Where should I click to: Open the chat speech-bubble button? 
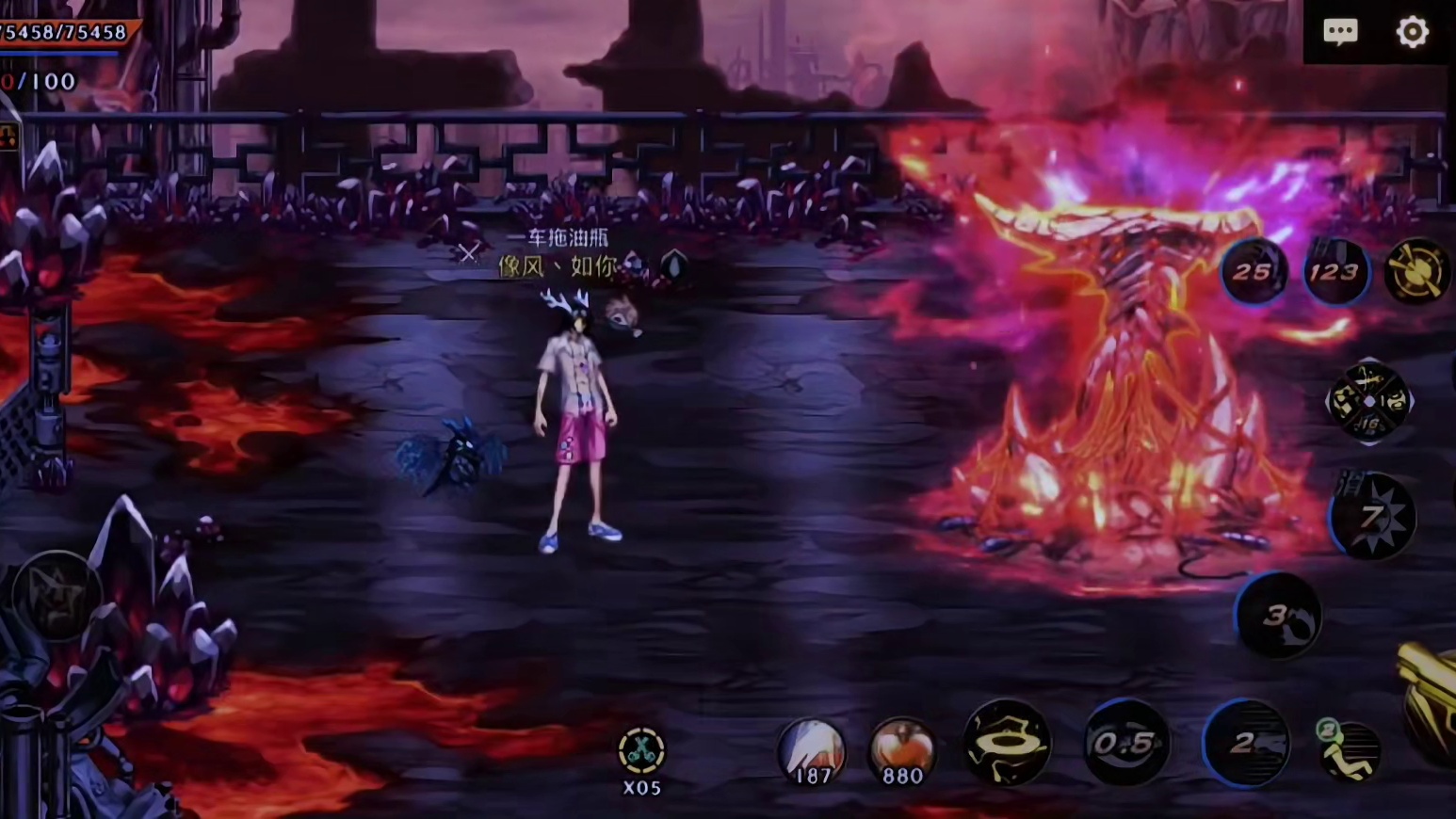[1340, 32]
